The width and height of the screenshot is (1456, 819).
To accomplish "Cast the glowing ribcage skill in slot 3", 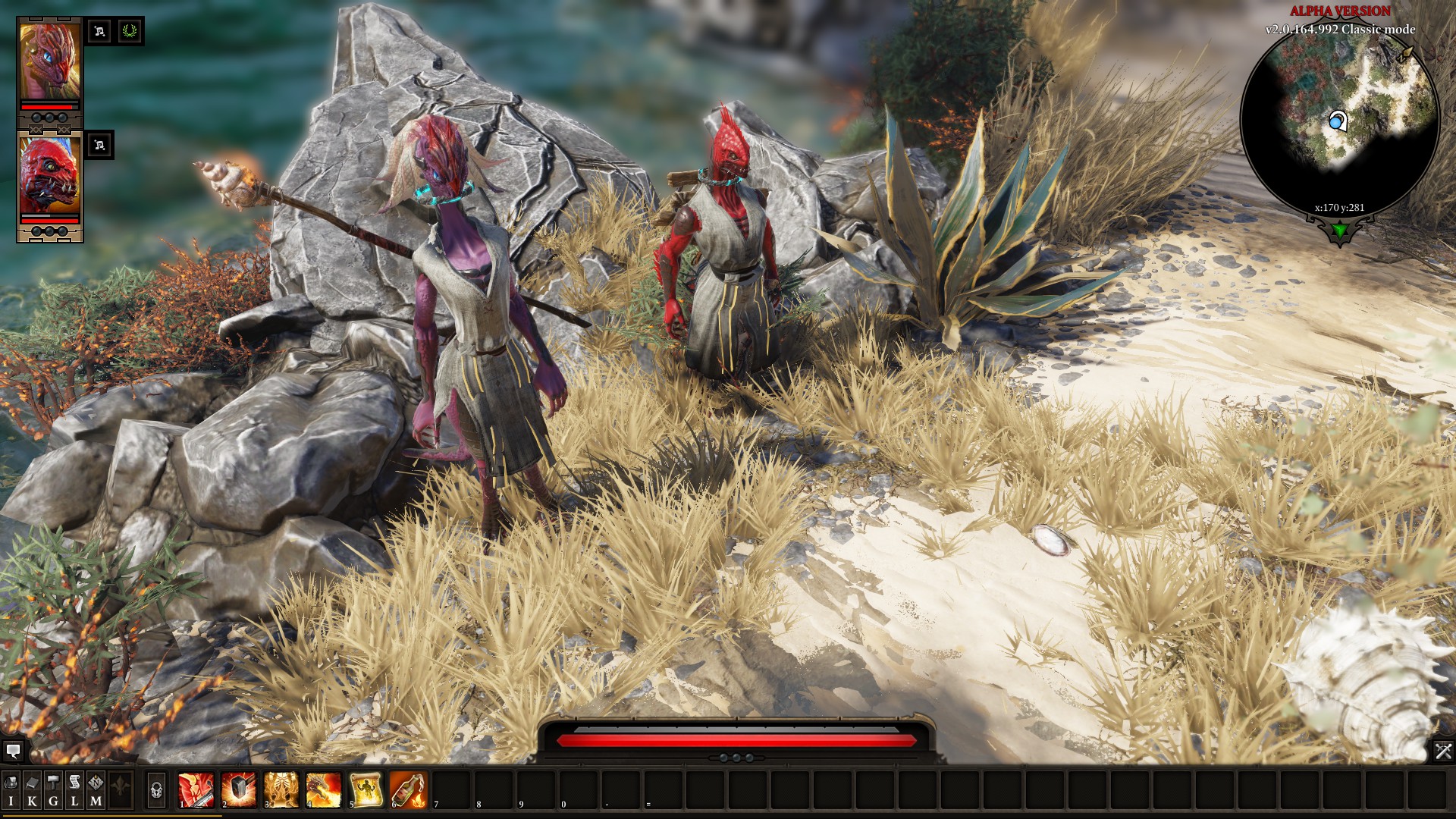I will (x=281, y=789).
